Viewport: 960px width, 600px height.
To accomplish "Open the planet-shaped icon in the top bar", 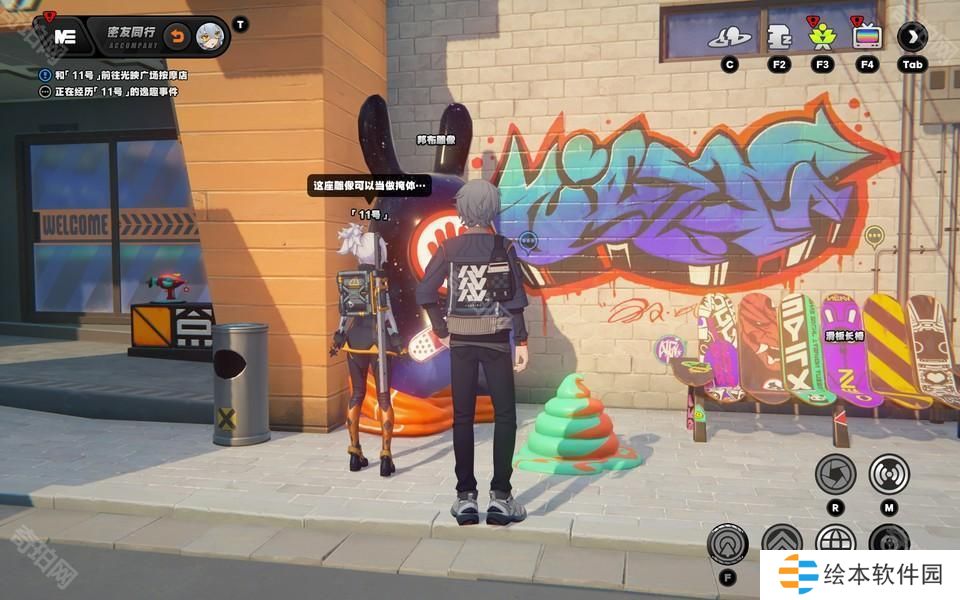I will pyautogui.click(x=730, y=38).
